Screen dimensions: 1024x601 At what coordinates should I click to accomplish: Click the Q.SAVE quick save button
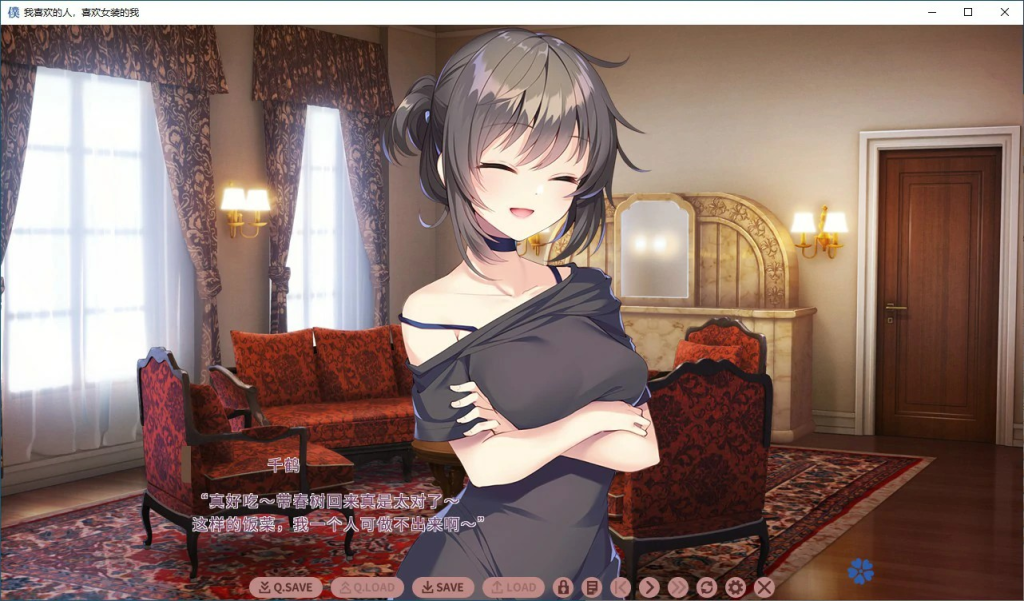286,588
